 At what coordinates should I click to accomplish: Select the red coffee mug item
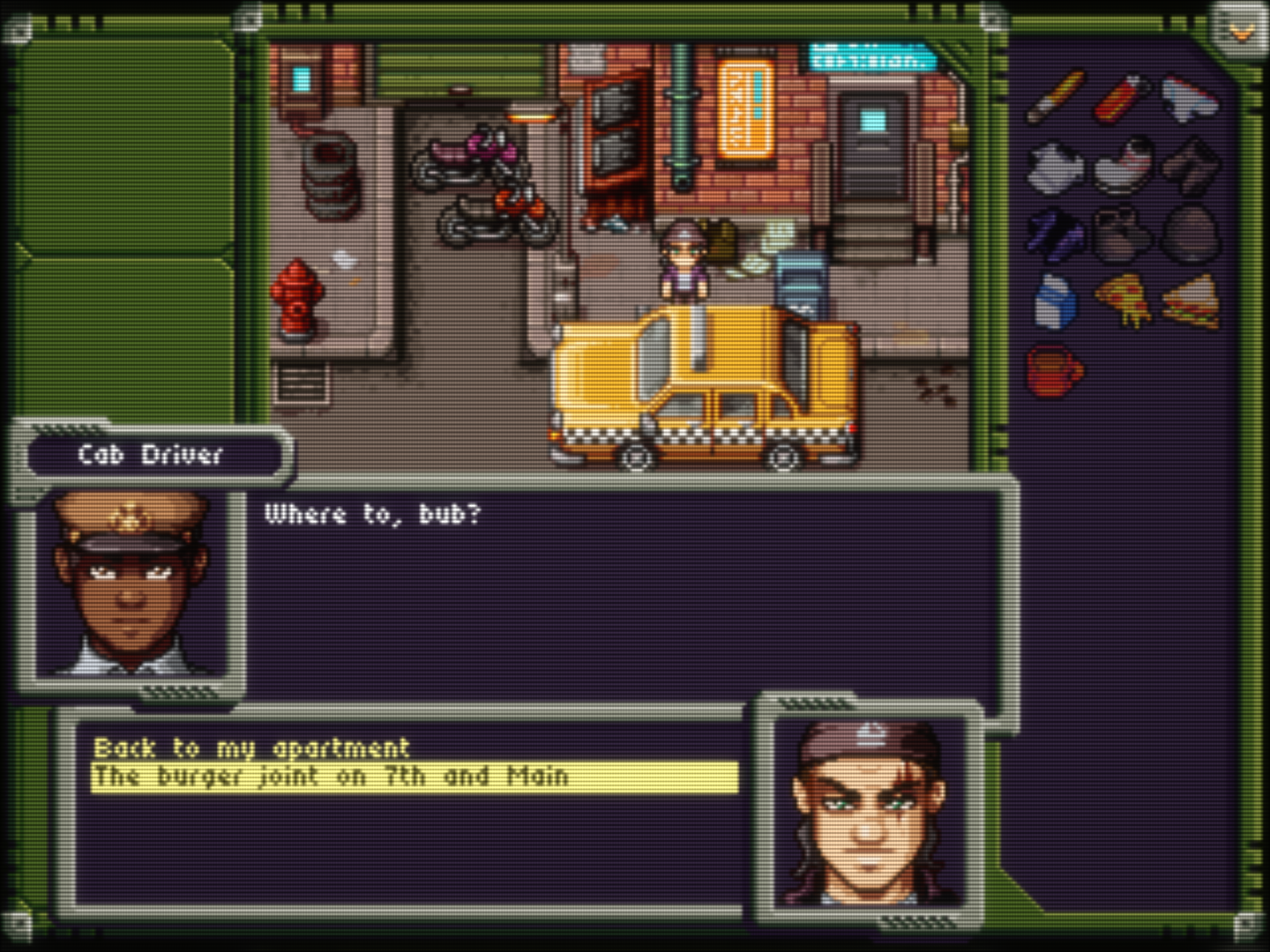coord(1056,370)
